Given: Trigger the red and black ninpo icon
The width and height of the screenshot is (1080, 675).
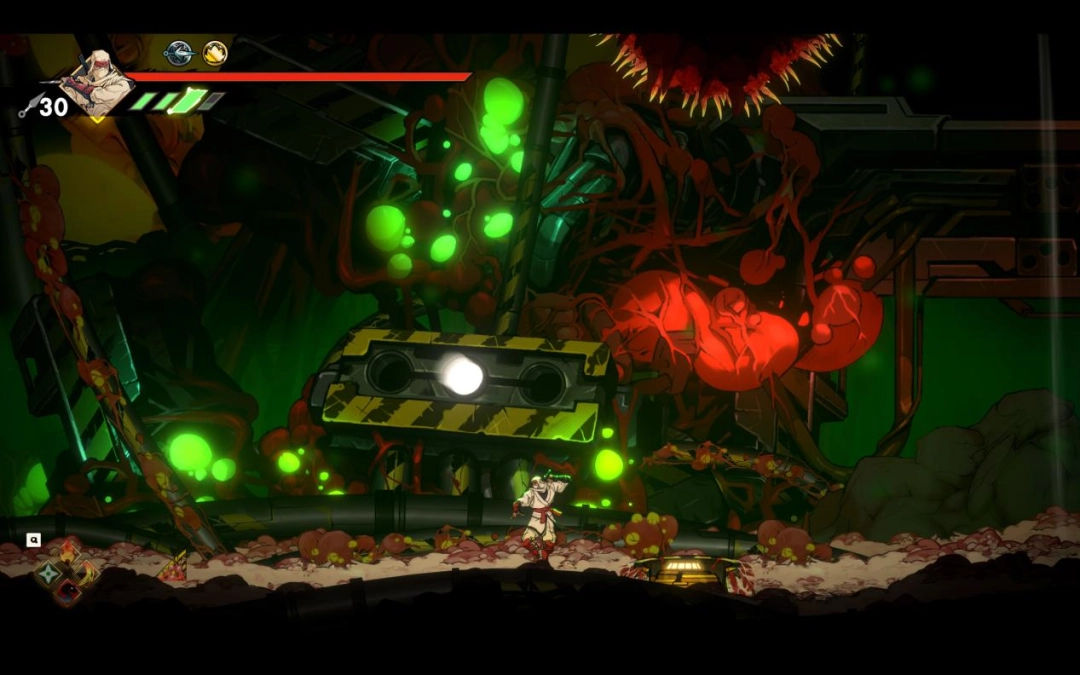Looking at the screenshot, I should coord(67,593).
